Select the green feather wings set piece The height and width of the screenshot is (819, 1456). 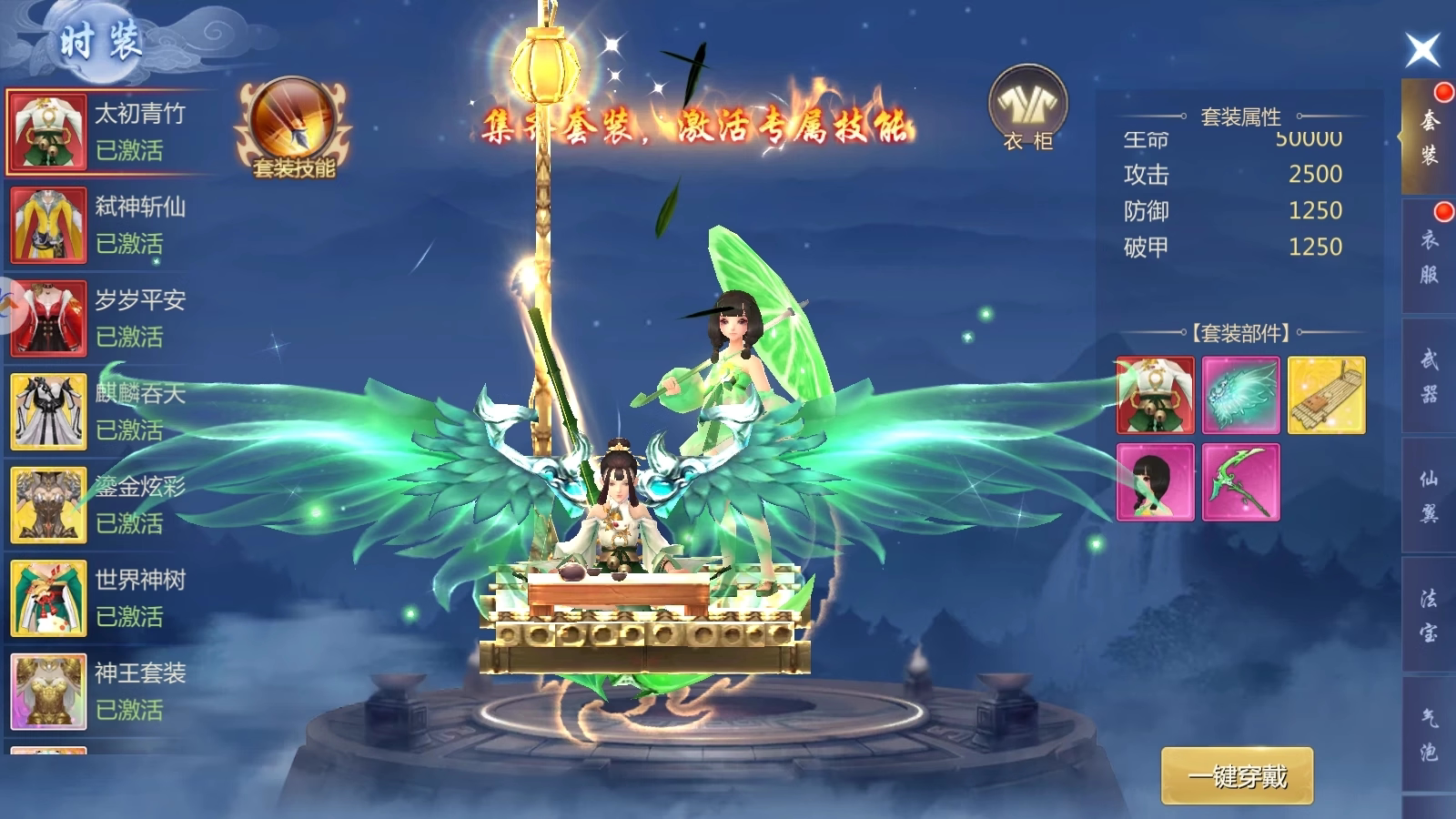[x=1240, y=395]
